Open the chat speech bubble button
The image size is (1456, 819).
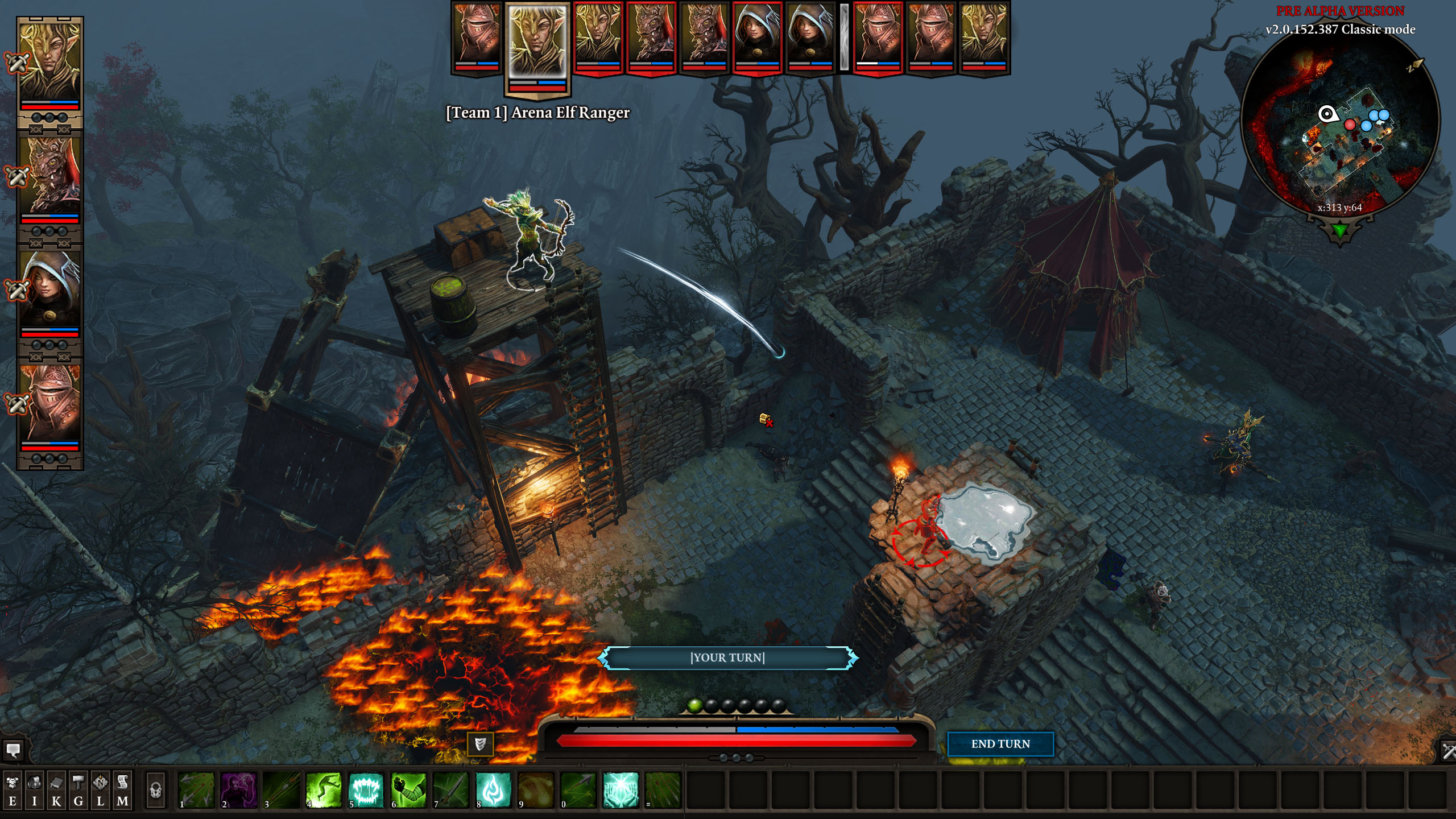coord(13,750)
